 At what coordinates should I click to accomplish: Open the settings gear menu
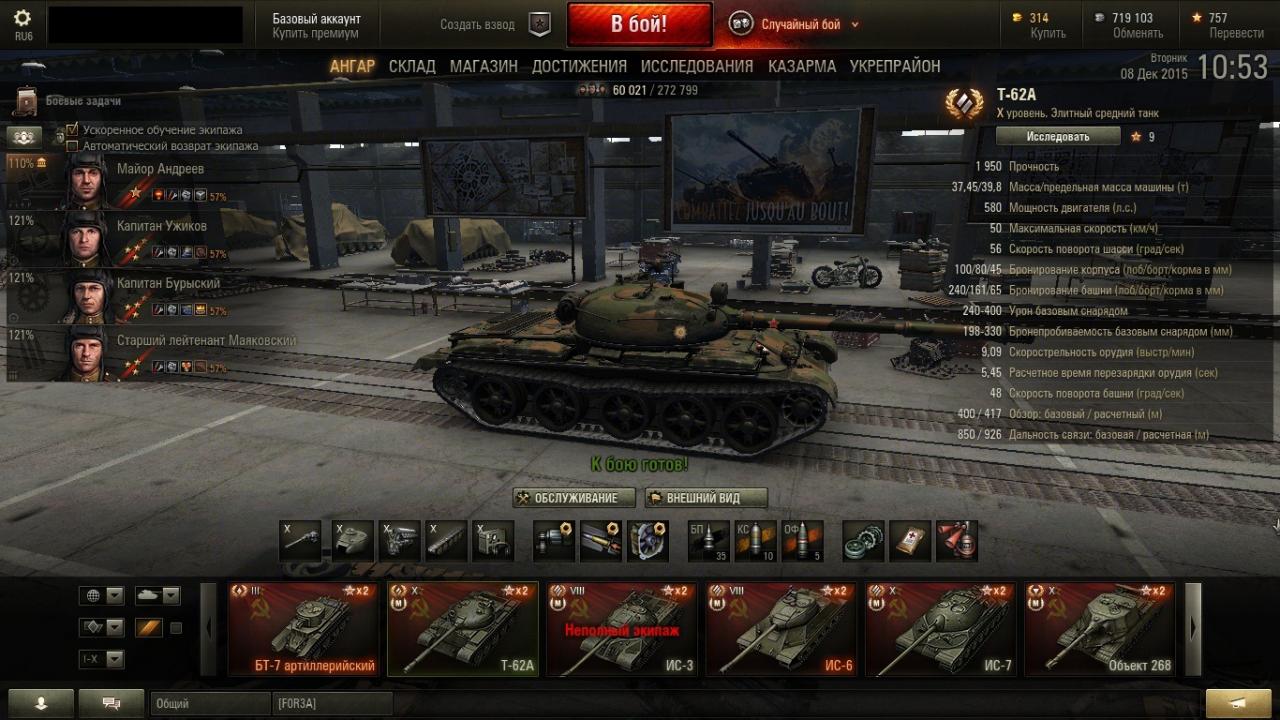[22, 18]
